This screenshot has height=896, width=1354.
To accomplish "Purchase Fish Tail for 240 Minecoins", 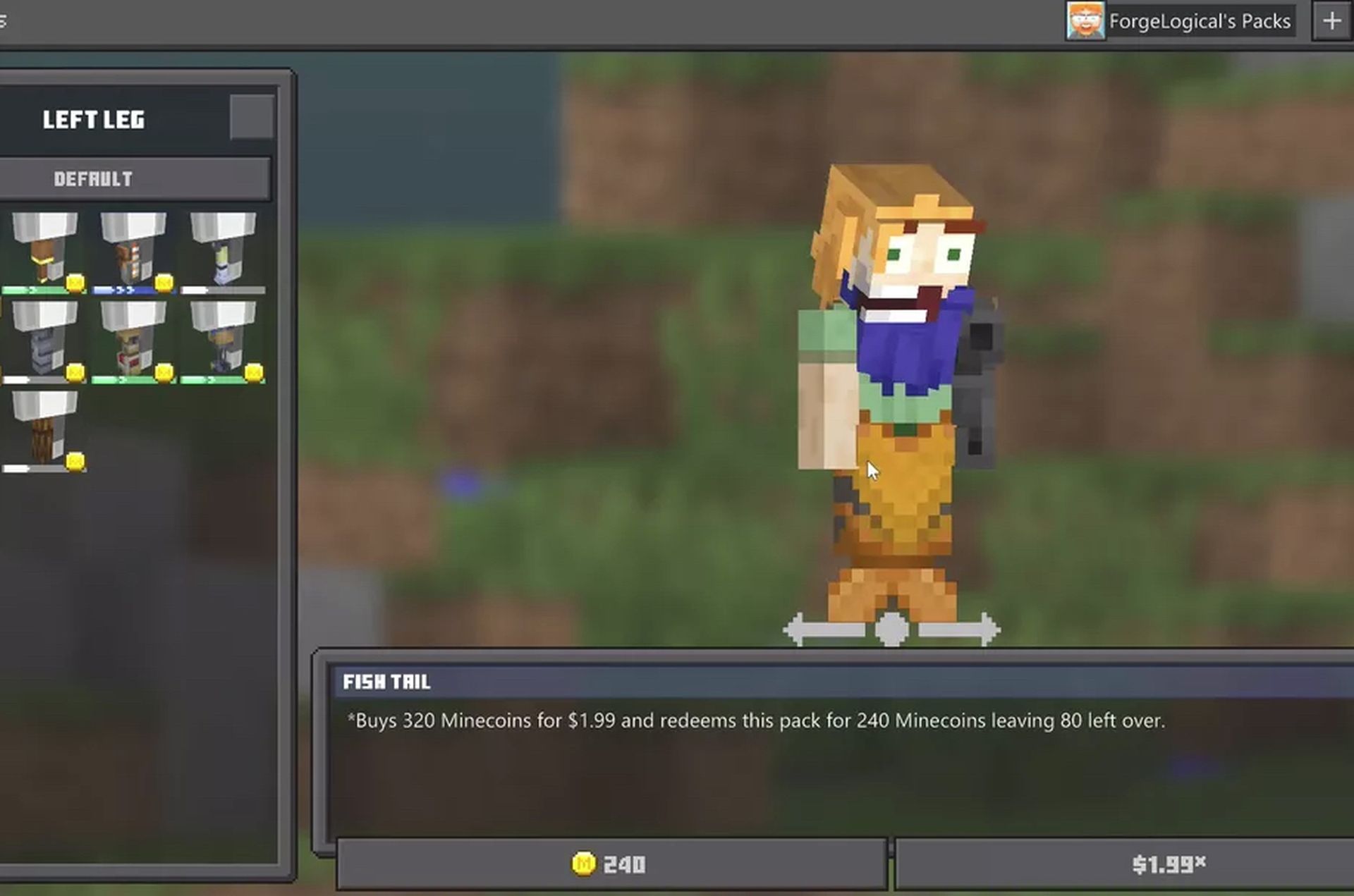I will point(612,863).
